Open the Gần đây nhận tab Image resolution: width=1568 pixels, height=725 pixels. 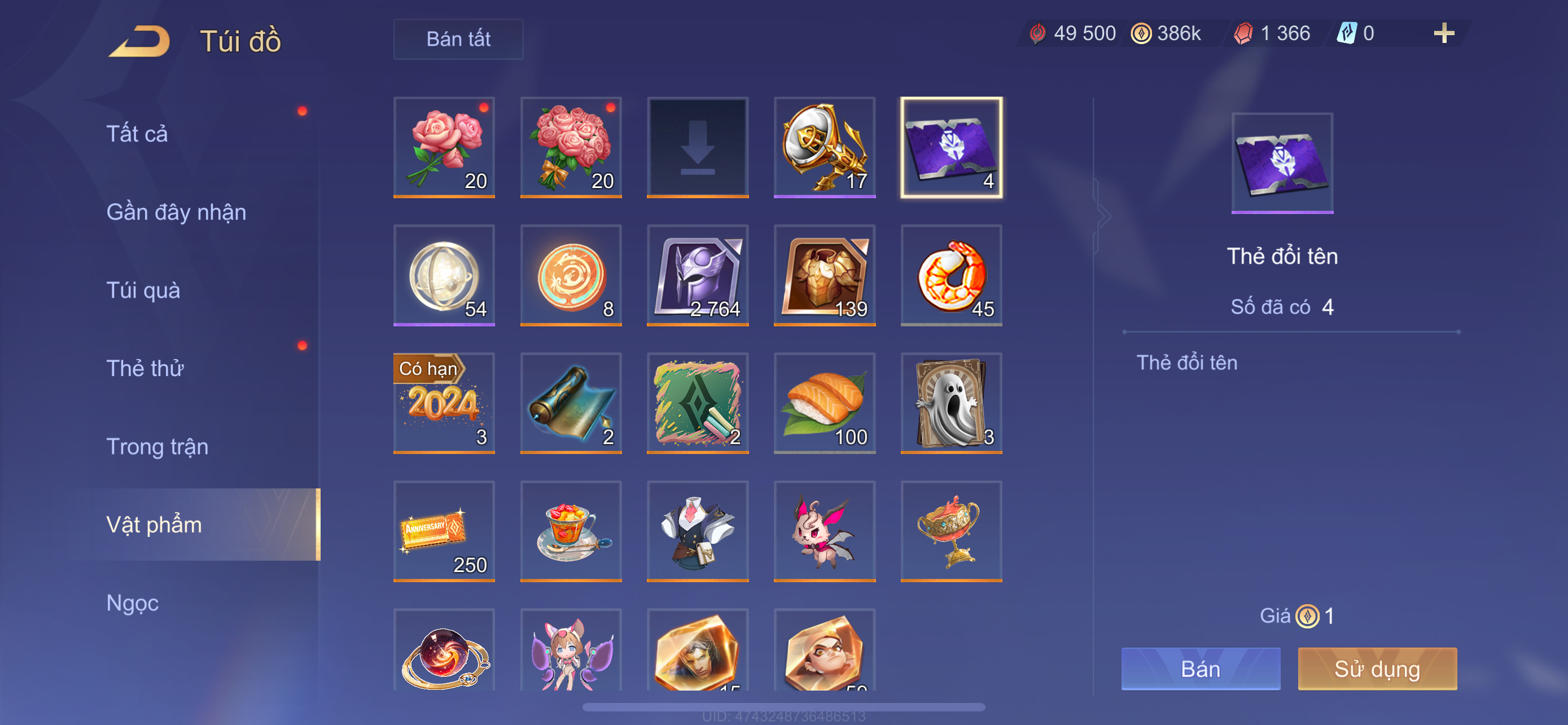pos(176,212)
